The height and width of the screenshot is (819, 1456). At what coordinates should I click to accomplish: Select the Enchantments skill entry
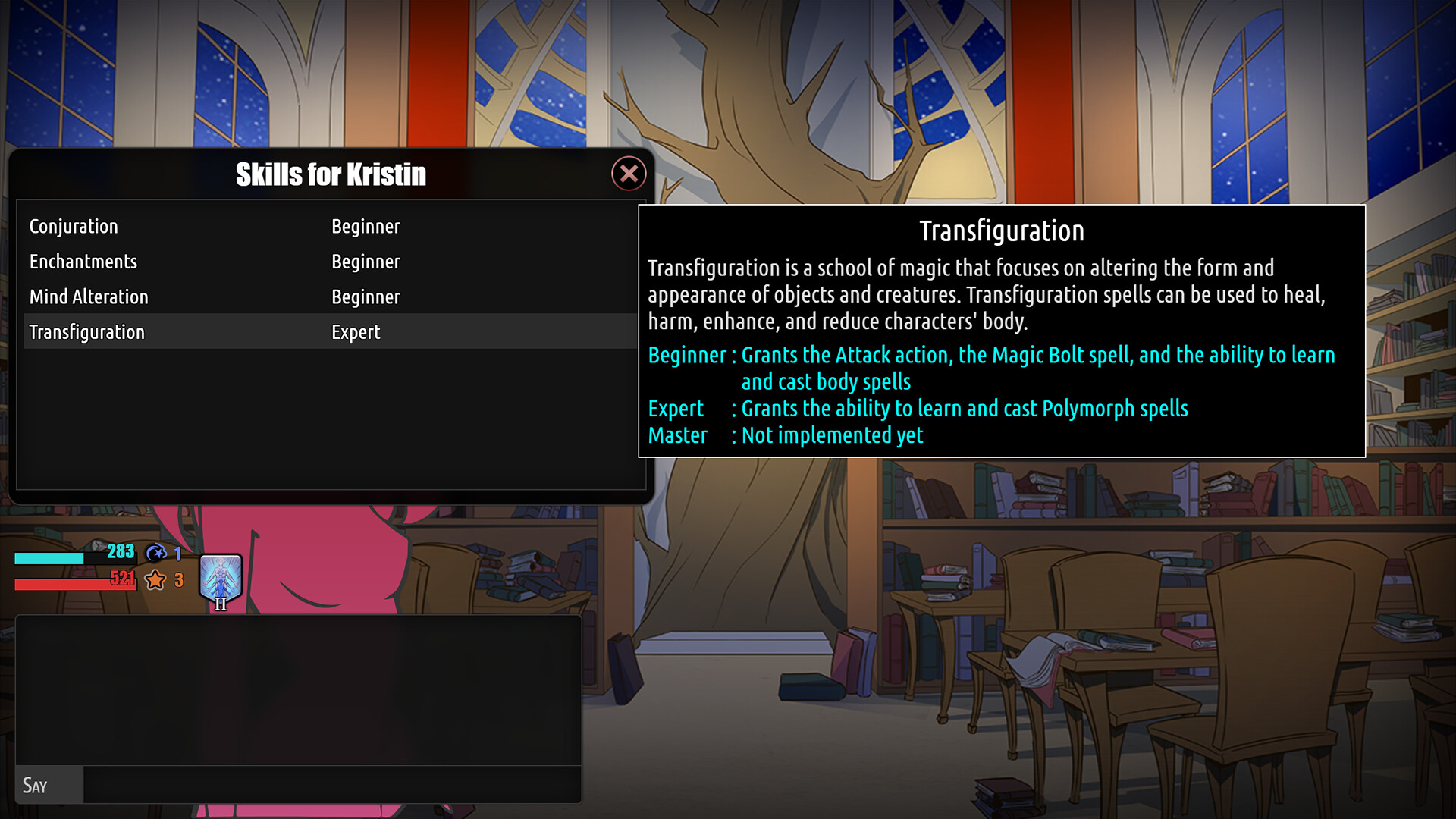[83, 262]
